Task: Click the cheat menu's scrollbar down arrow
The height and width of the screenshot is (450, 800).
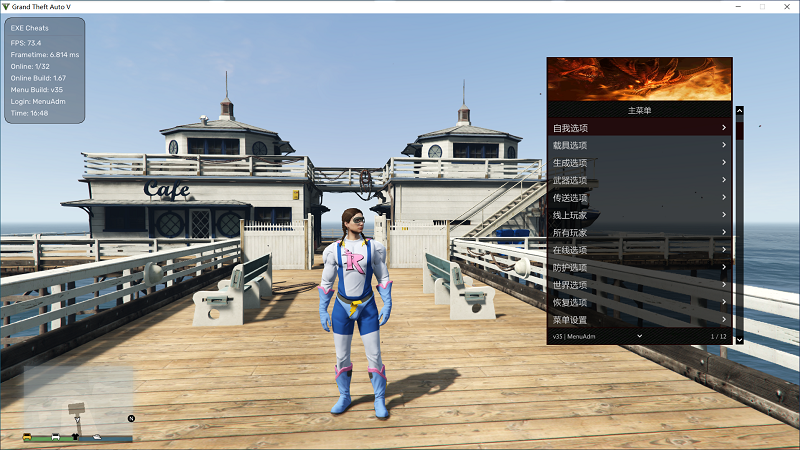Action: (x=740, y=340)
